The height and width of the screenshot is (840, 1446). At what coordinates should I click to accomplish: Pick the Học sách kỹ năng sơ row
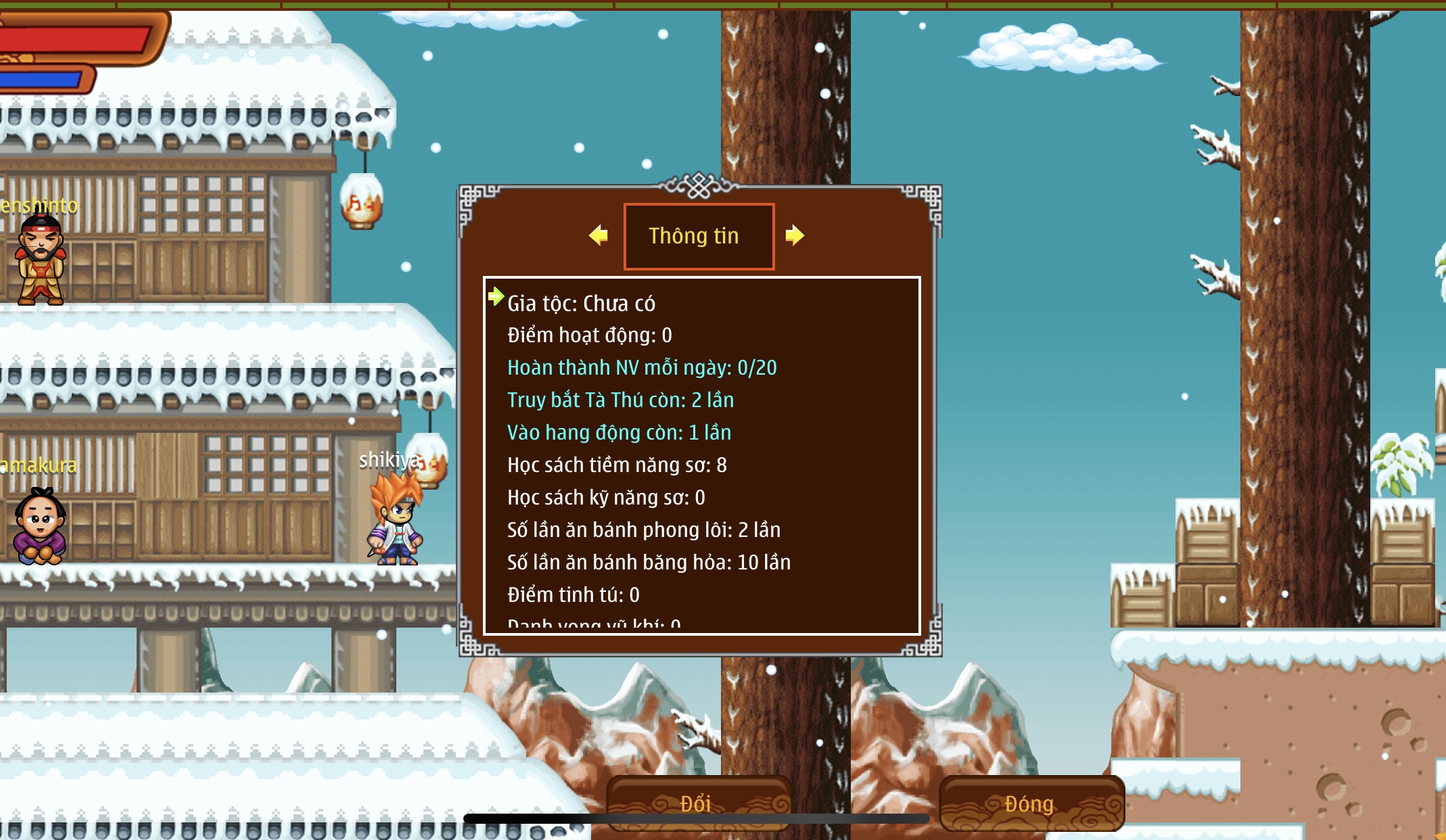coord(606,498)
